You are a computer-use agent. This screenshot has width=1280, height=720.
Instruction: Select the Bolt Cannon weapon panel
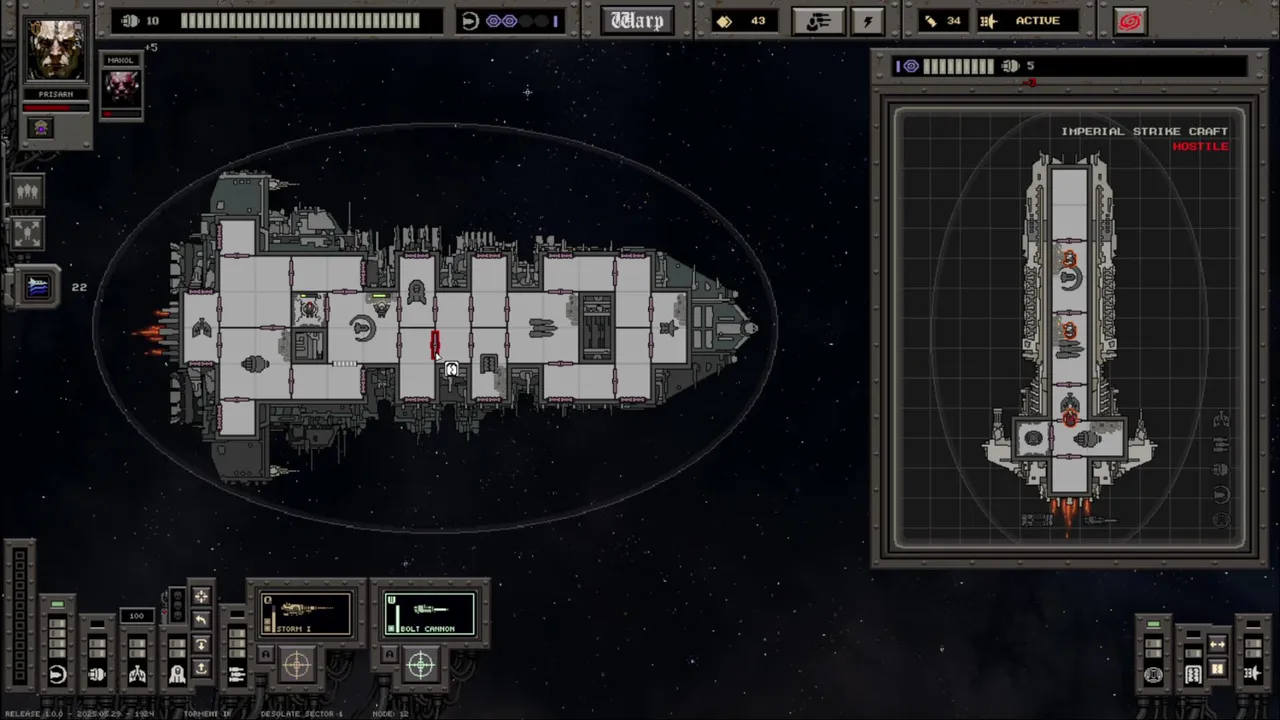click(430, 613)
